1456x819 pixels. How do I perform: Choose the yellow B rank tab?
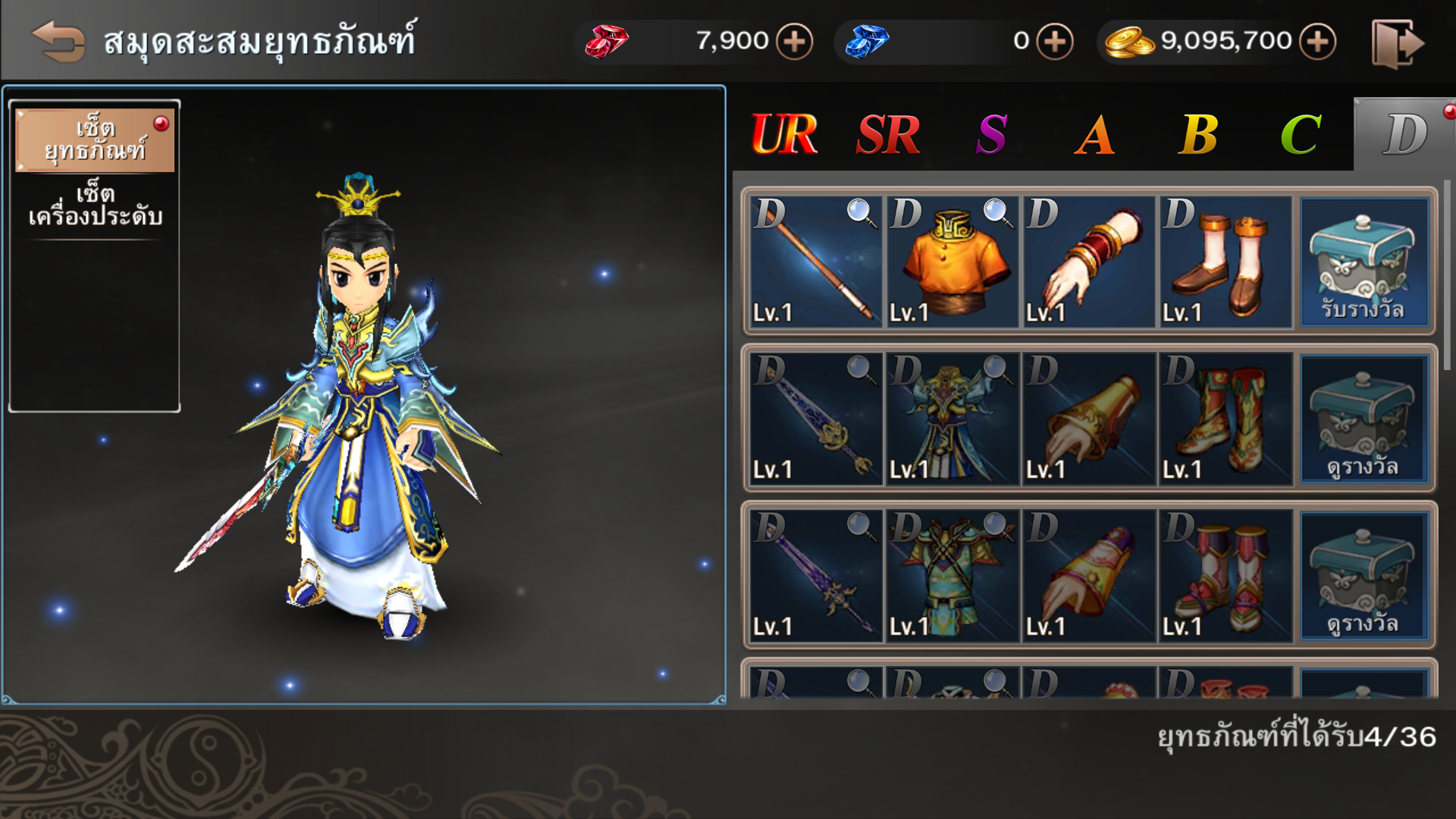(1198, 135)
